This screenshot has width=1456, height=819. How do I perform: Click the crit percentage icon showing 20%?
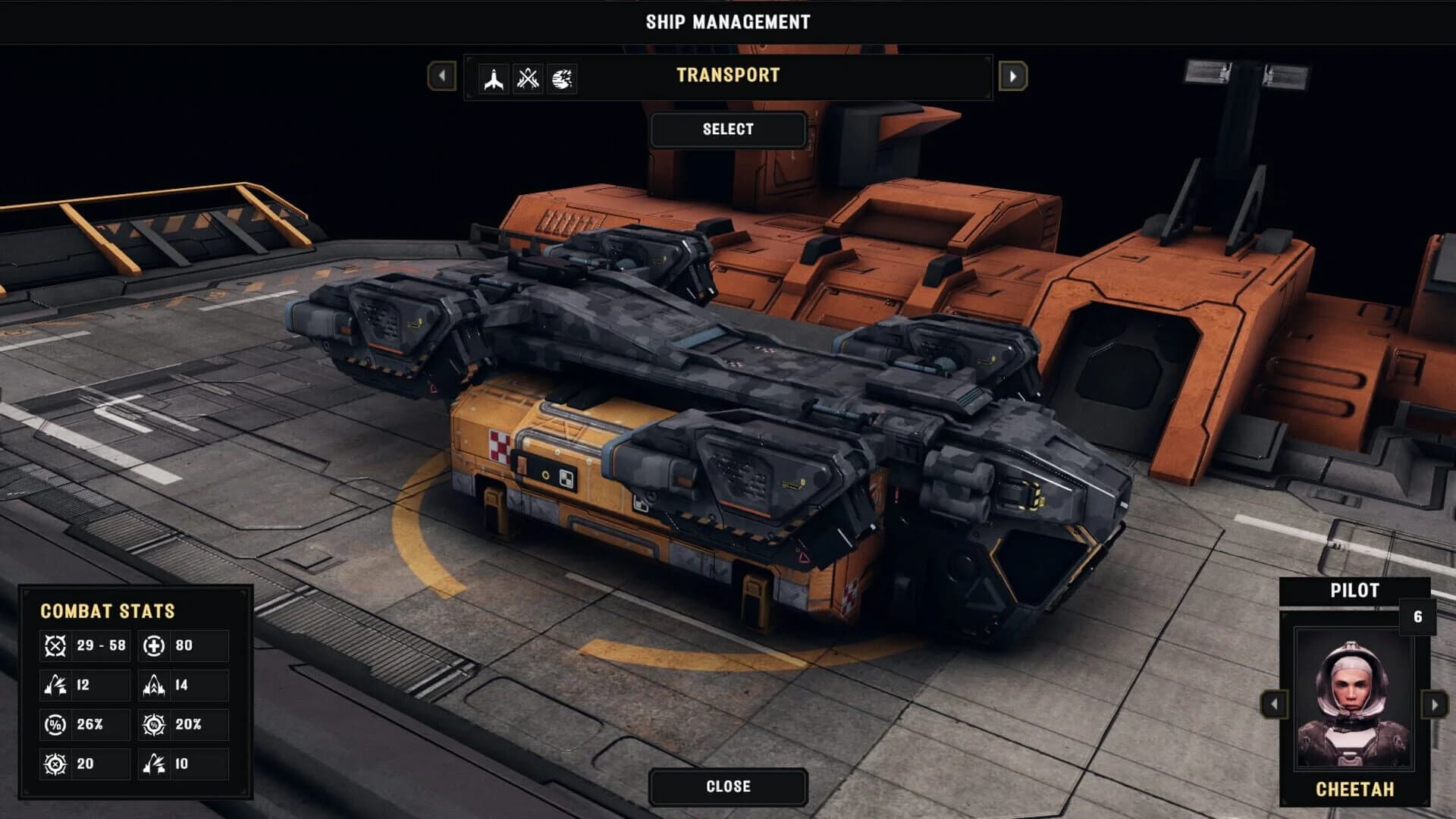coord(155,724)
